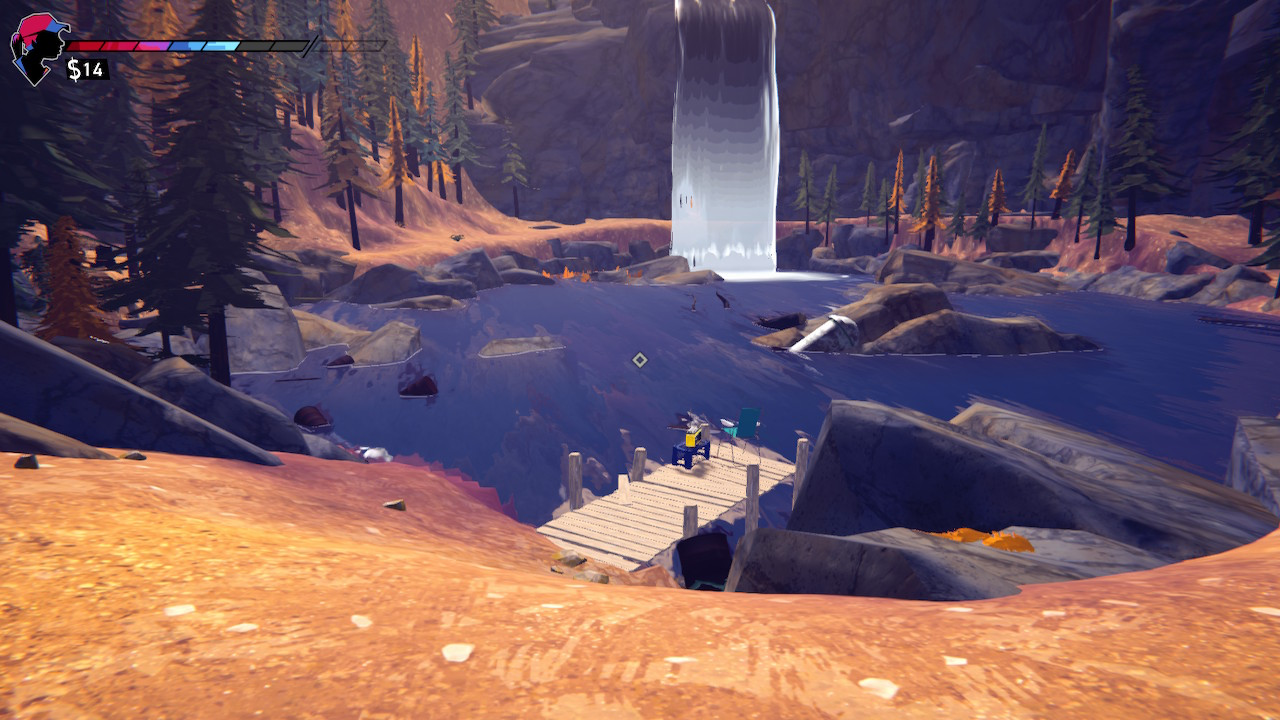Click the light blue stamina bar segment

pyautogui.click(x=219, y=47)
